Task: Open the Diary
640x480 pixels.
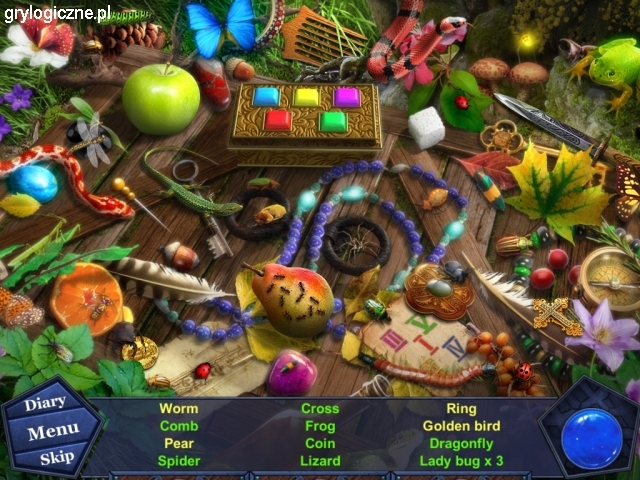Action: pos(45,403)
